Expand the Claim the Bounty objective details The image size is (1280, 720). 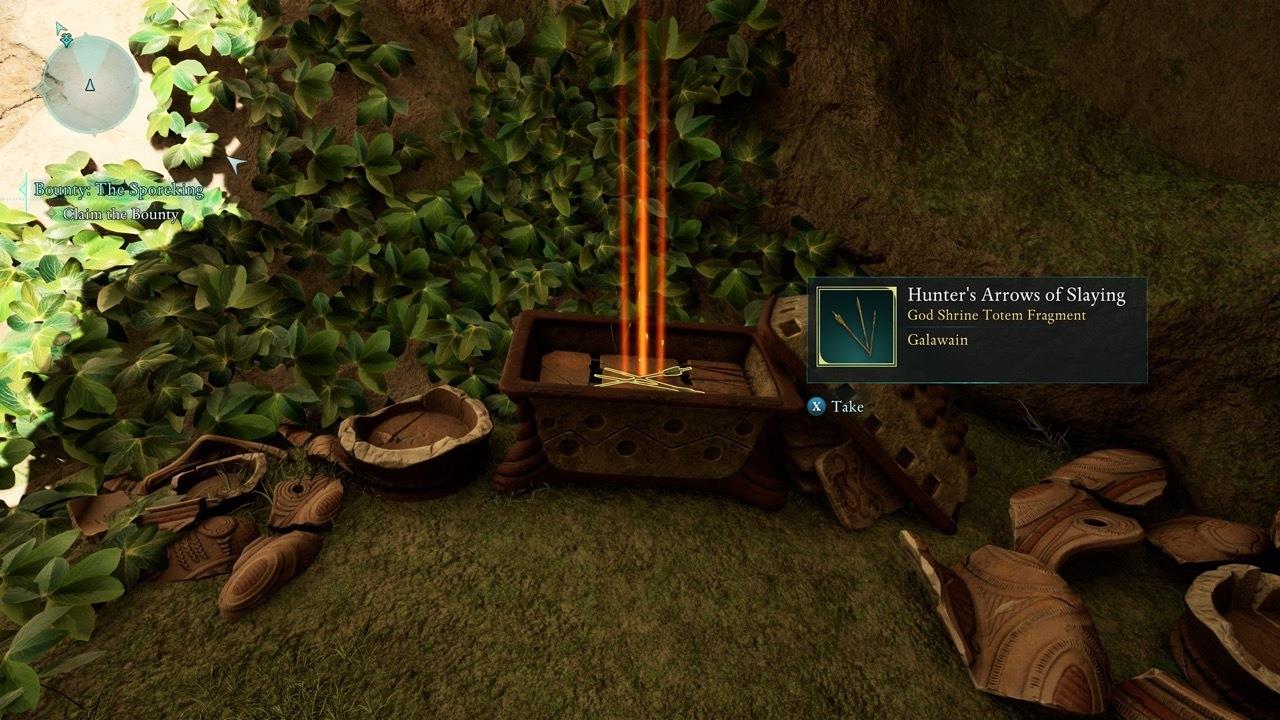[120, 213]
